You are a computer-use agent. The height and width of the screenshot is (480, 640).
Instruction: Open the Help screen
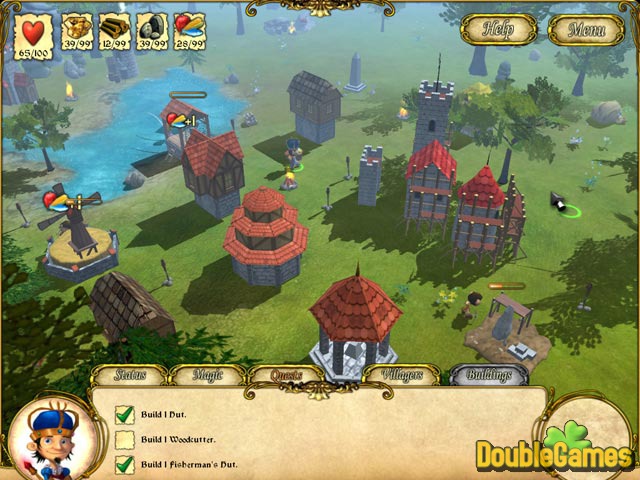498,29
